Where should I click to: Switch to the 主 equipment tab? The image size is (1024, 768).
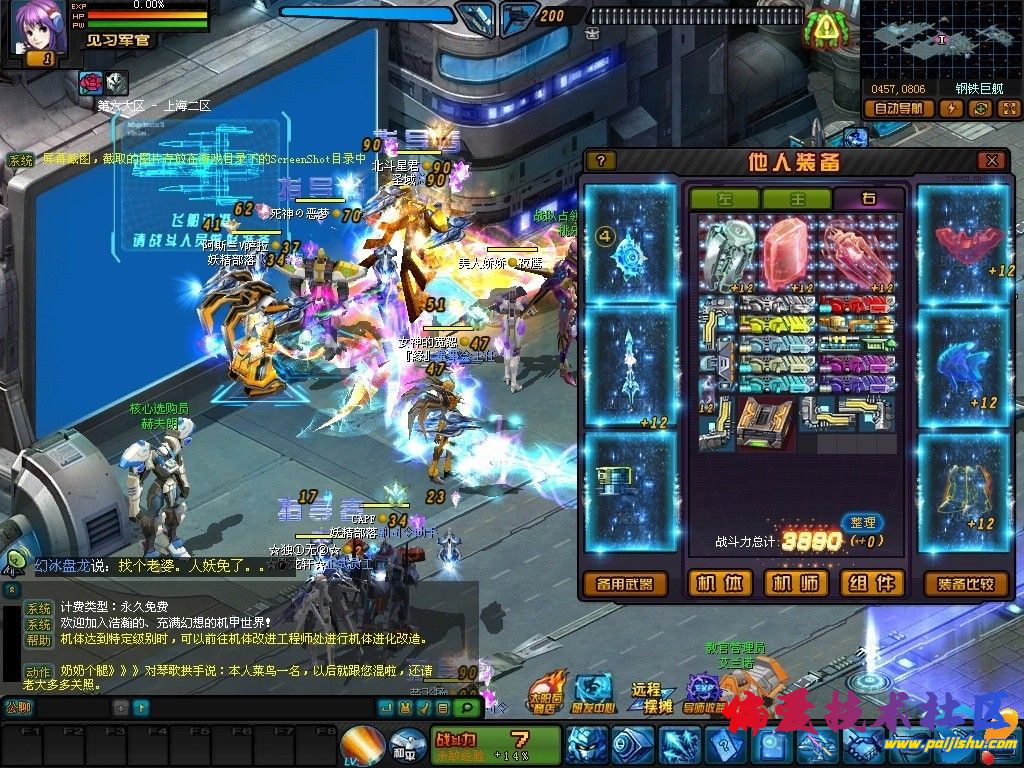[797, 199]
